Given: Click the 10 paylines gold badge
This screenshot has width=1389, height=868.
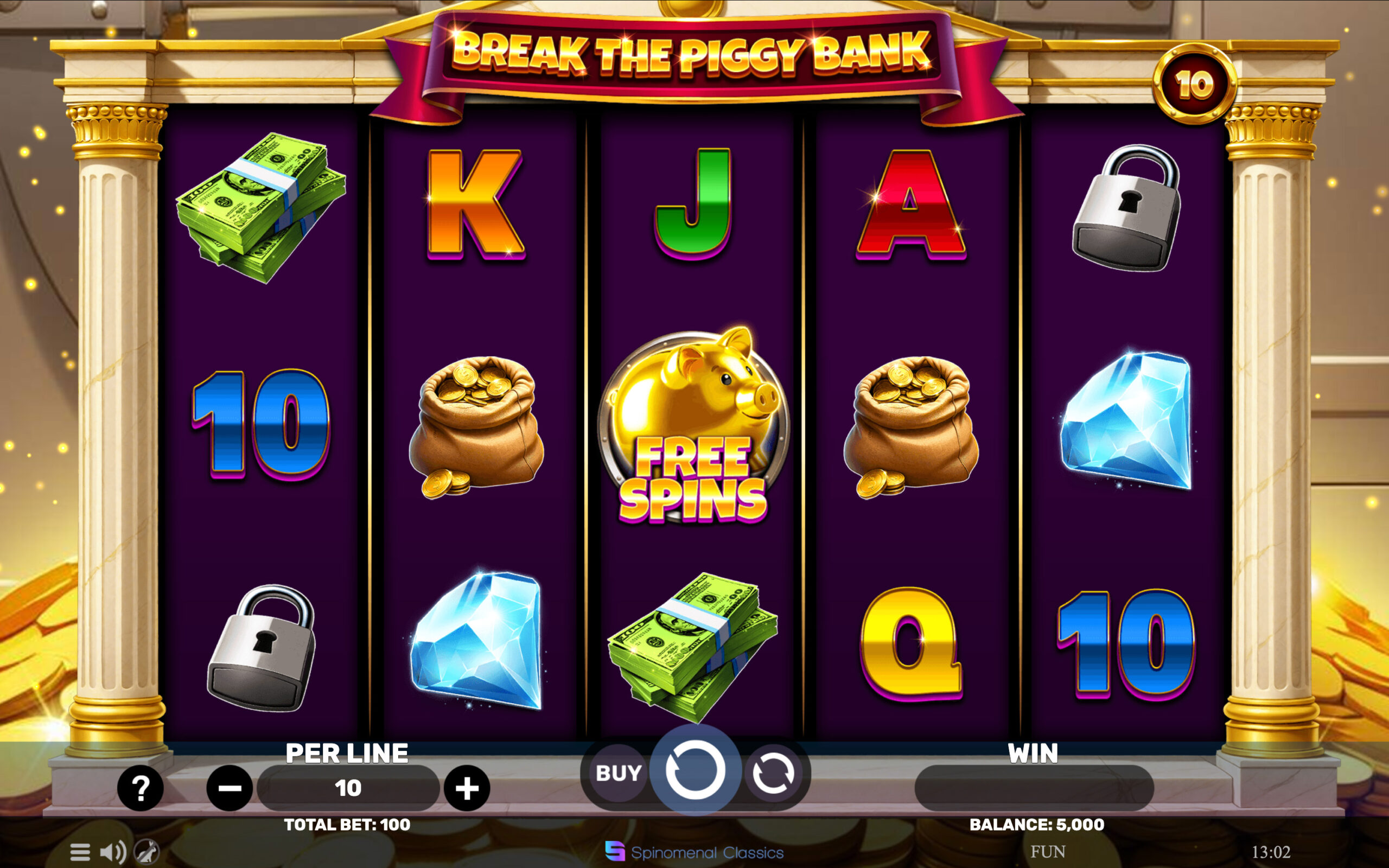Looking at the screenshot, I should coord(1194,85).
